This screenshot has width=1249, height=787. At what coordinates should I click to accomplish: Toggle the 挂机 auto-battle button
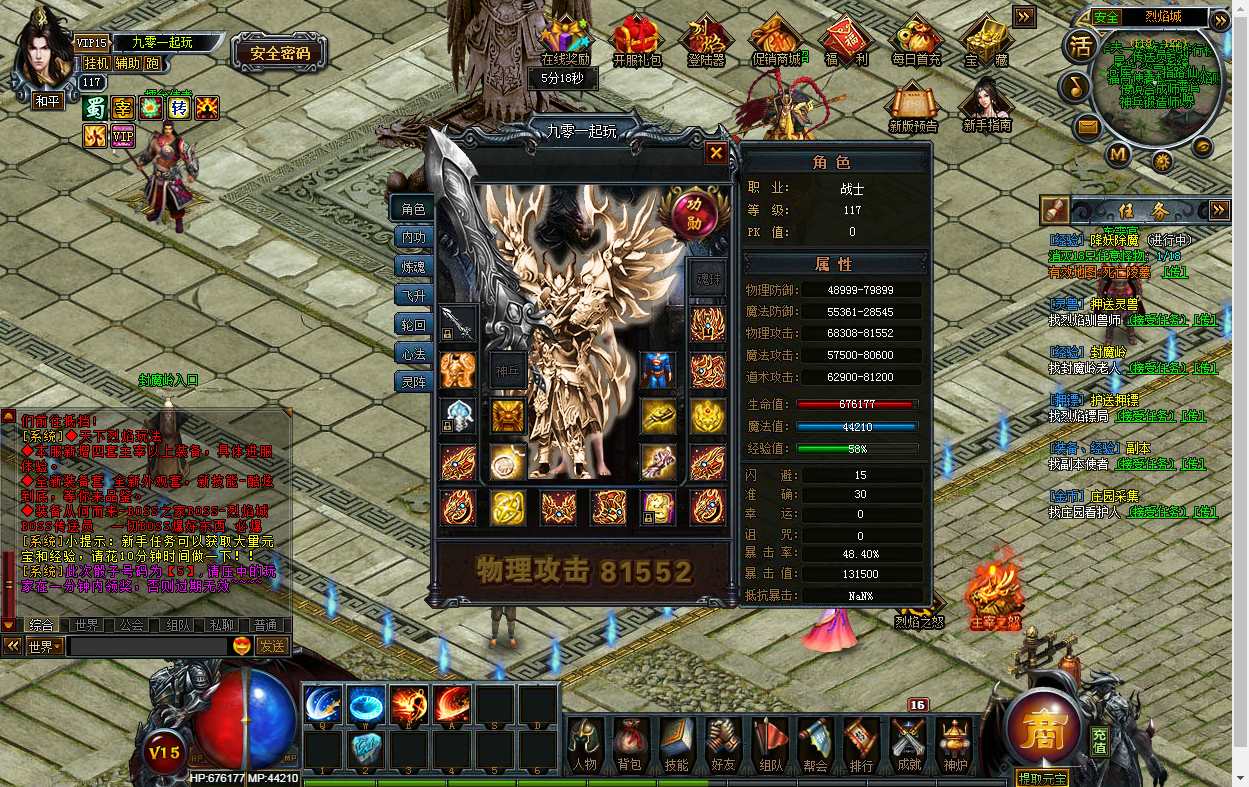click(x=96, y=63)
